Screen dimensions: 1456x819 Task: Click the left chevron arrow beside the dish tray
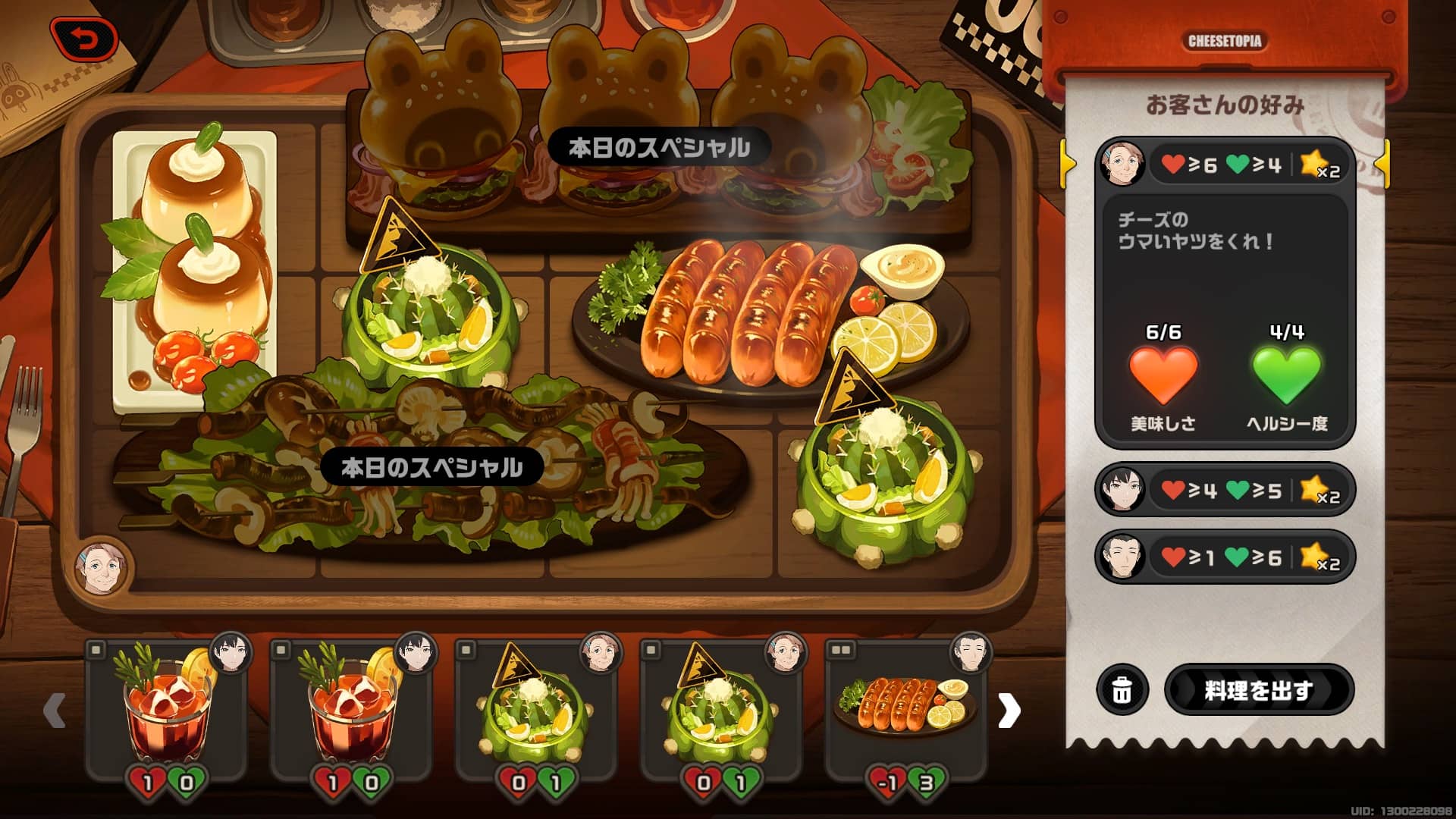click(x=54, y=711)
